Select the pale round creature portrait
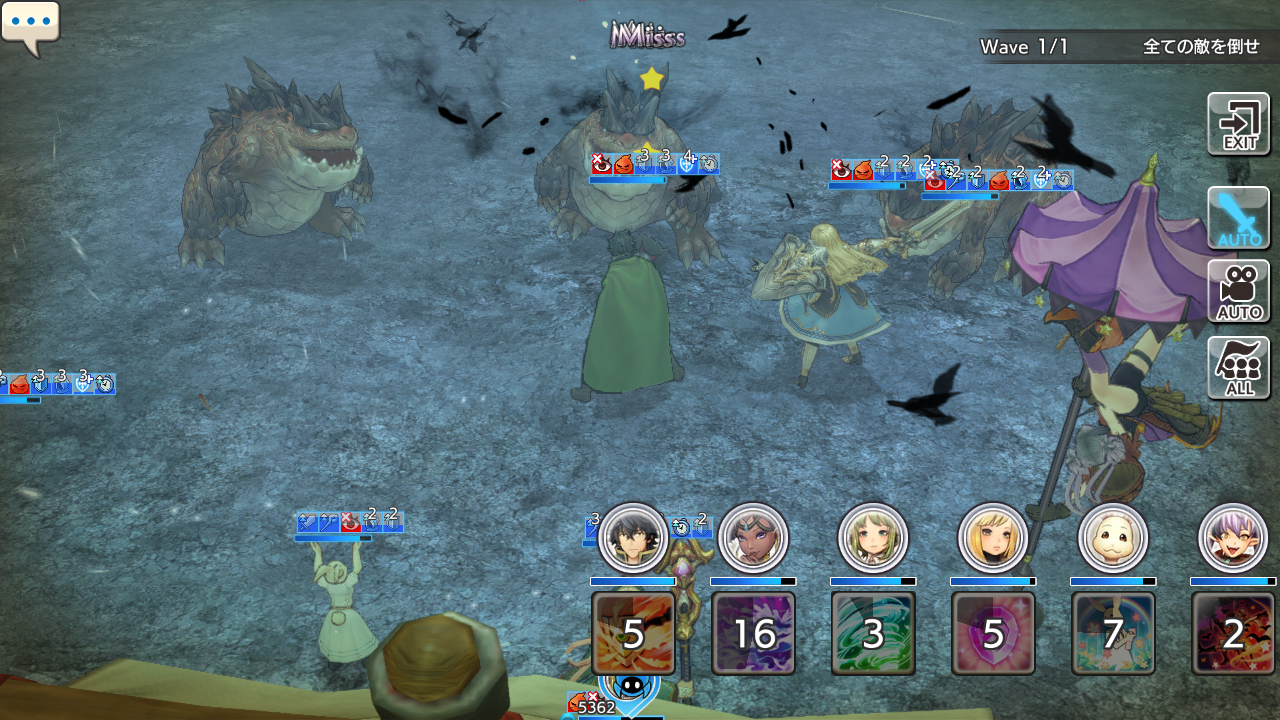 1113,538
